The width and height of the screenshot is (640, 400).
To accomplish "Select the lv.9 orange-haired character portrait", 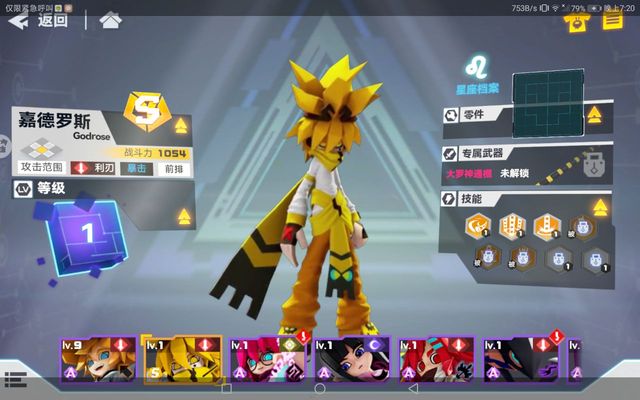I will pyautogui.click(x=97, y=360).
